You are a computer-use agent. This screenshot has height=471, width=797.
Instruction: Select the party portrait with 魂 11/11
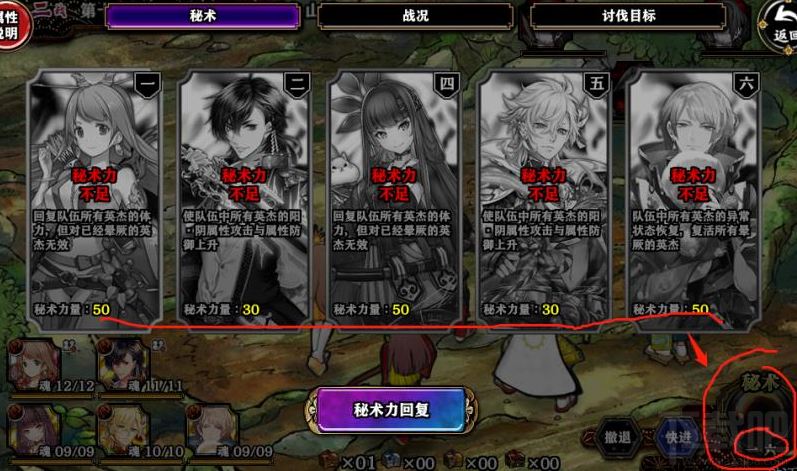pos(123,363)
